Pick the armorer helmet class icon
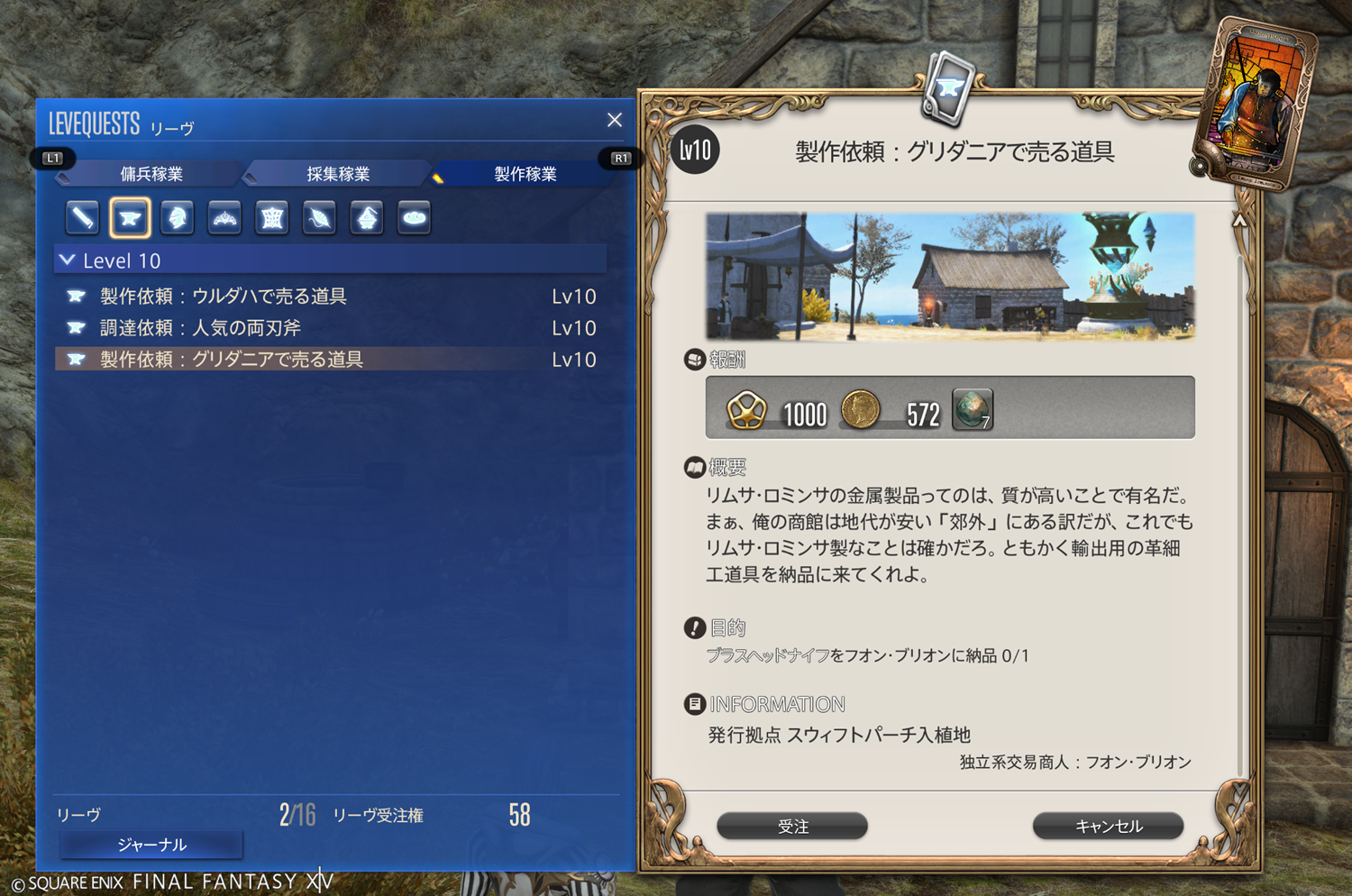The height and width of the screenshot is (896, 1352). click(x=178, y=217)
